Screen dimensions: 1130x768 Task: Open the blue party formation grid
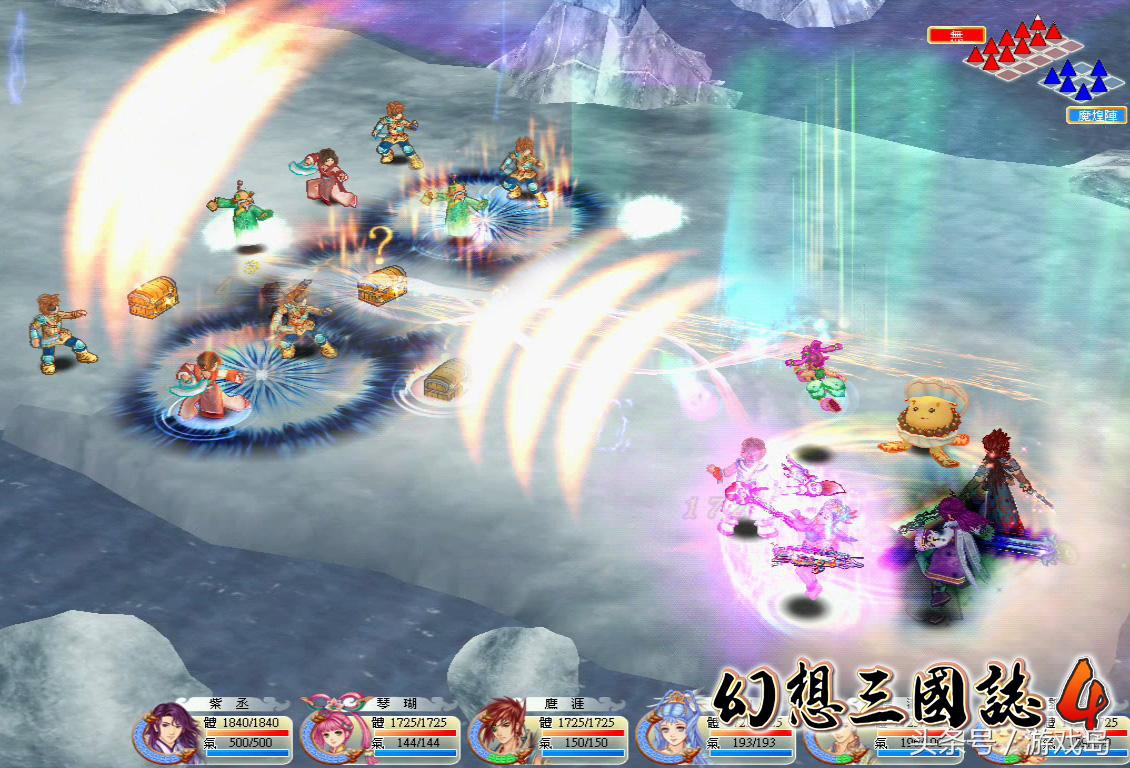(x=1078, y=78)
